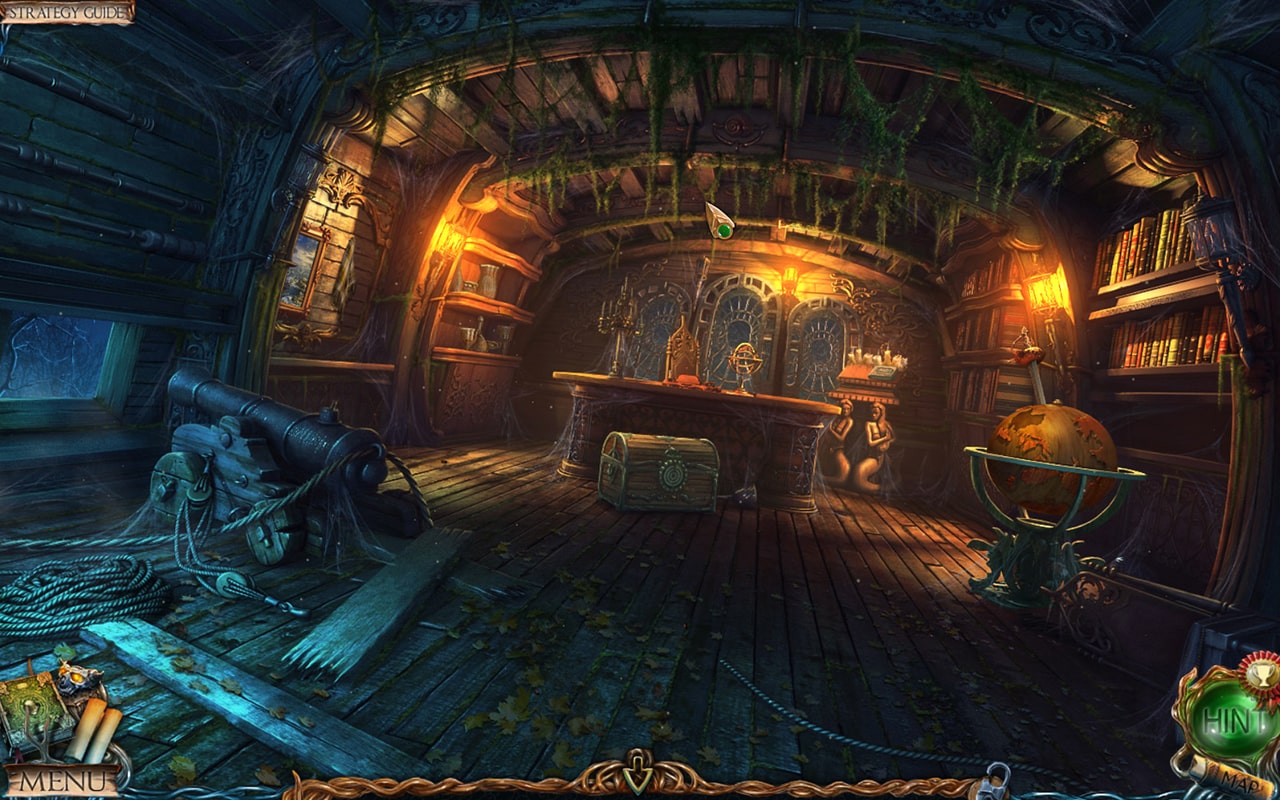The height and width of the screenshot is (800, 1280).
Task: Toggle the inventory padlock
Action: [996, 780]
